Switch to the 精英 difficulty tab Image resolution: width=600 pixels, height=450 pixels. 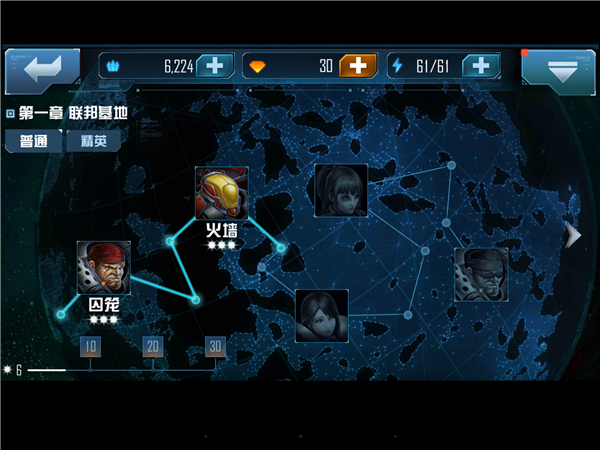point(93,141)
